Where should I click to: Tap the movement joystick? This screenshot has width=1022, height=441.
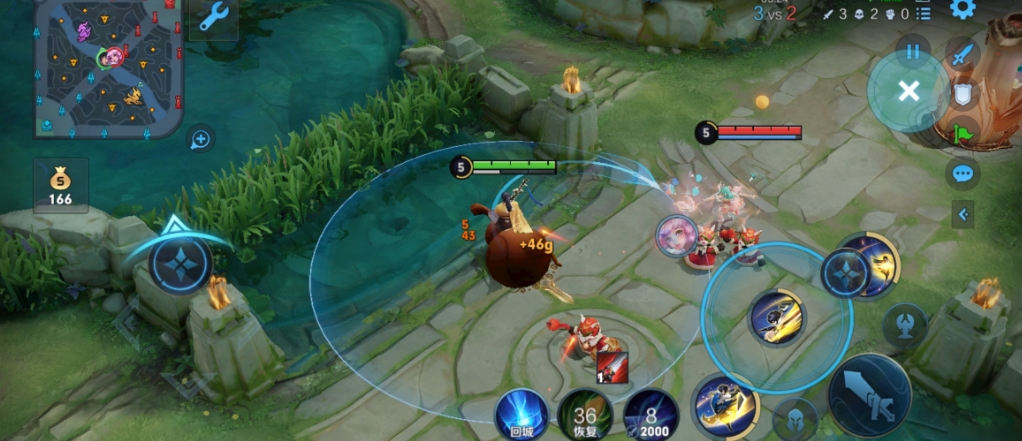[x=181, y=264]
